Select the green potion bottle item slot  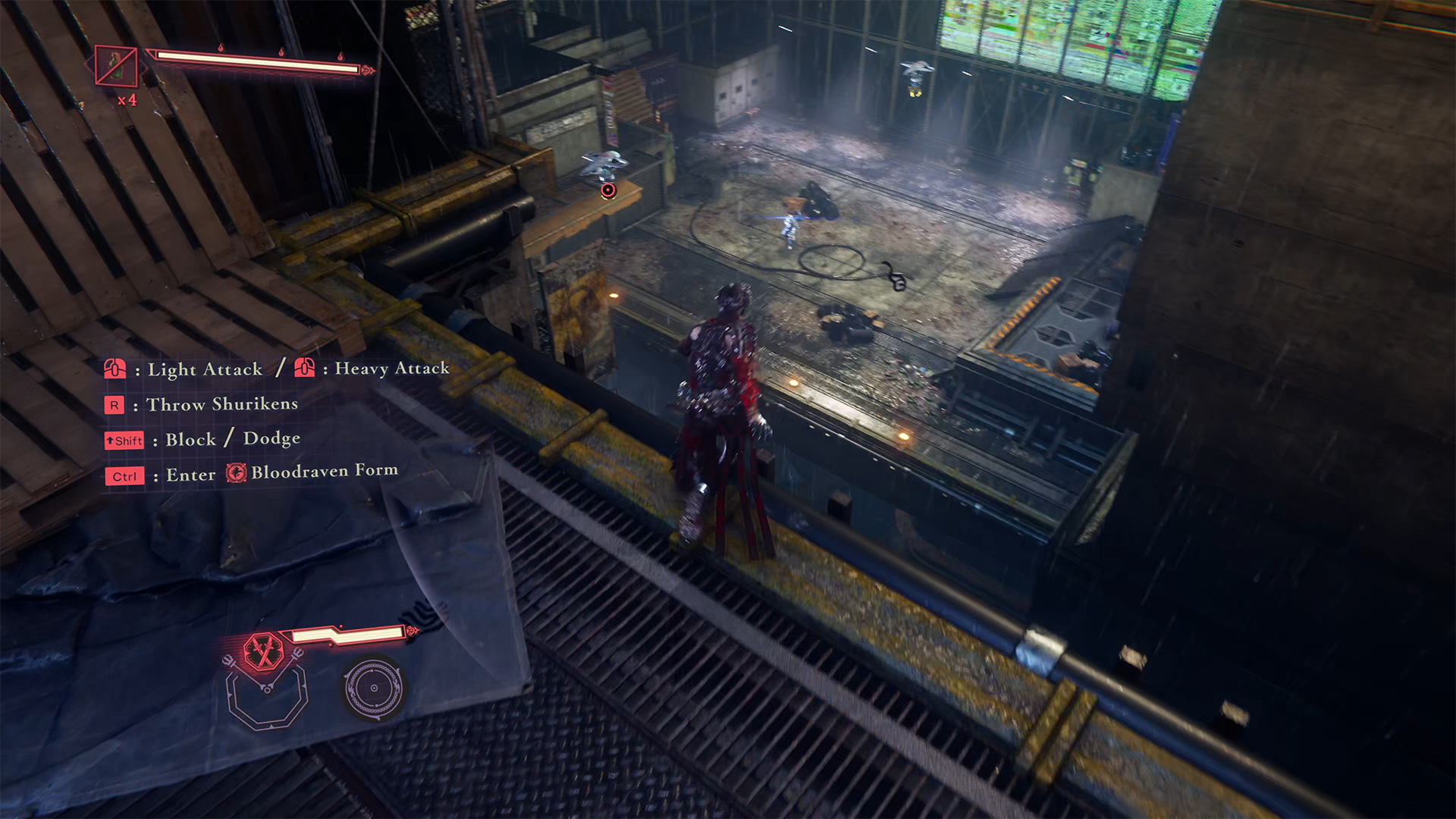tap(116, 66)
